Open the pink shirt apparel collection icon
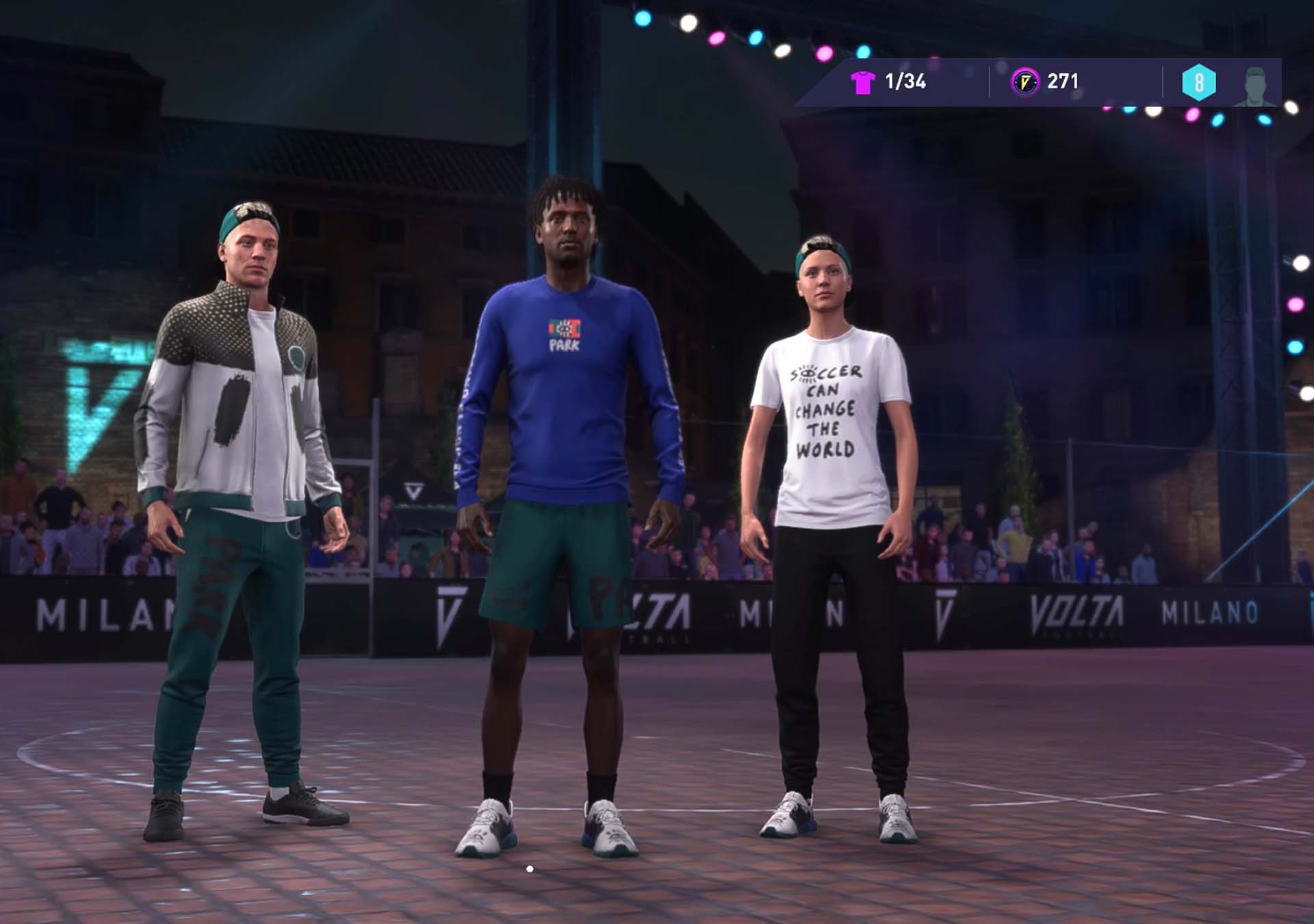 click(x=862, y=82)
